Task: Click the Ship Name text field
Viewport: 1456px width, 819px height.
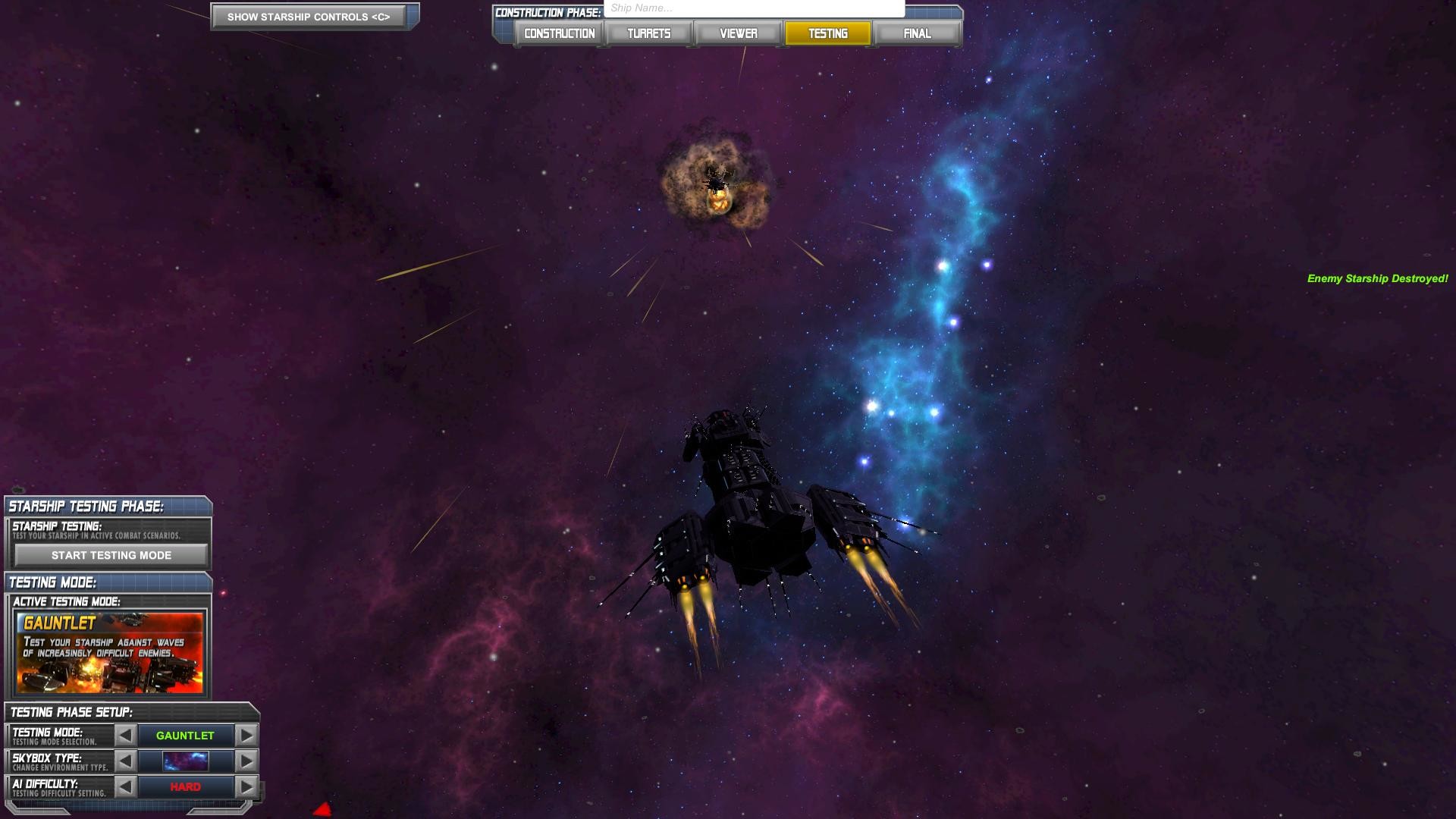Action: pos(753,8)
